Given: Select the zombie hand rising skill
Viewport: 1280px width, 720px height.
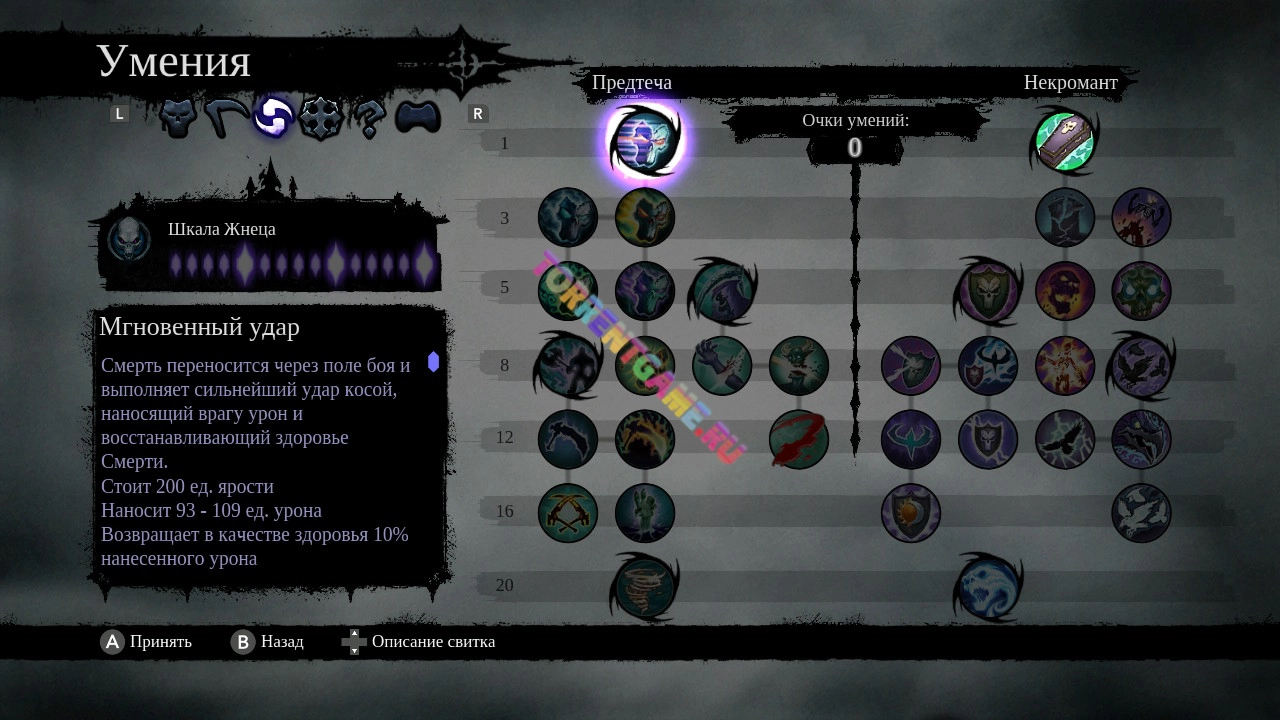Looking at the screenshot, I should click(645, 513).
